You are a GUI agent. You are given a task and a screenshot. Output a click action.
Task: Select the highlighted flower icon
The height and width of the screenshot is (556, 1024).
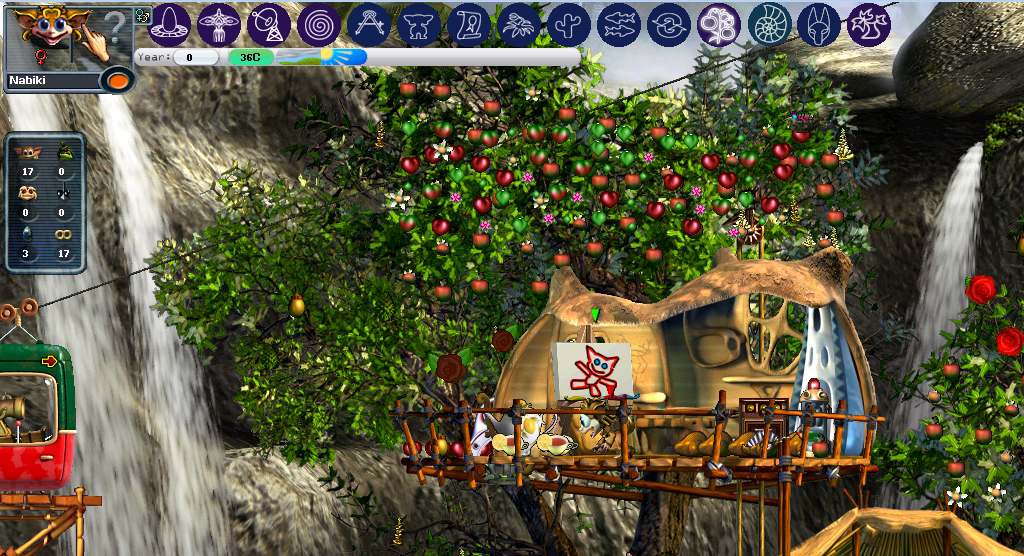(x=719, y=24)
